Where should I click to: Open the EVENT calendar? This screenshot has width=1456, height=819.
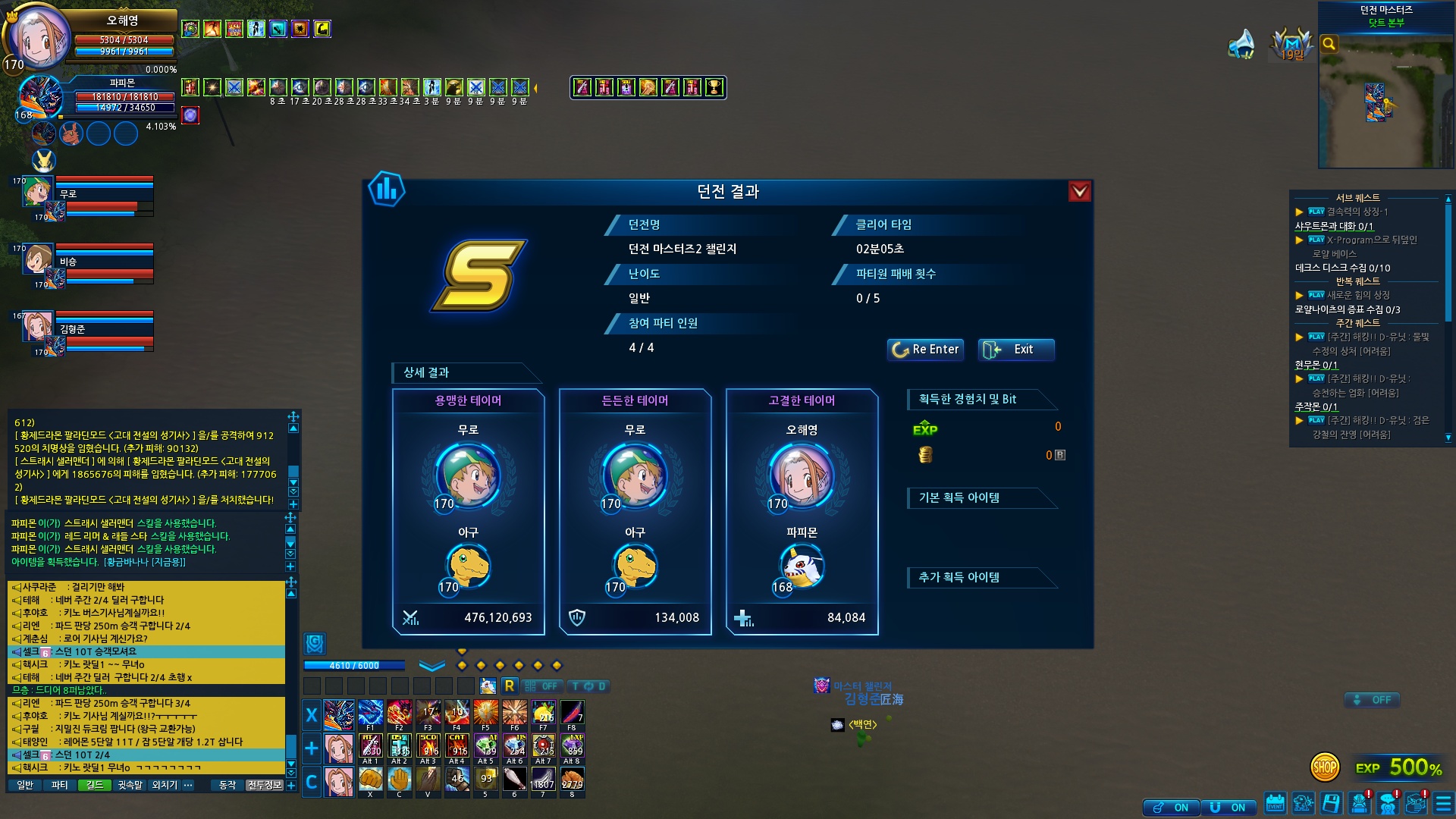coord(1275,803)
